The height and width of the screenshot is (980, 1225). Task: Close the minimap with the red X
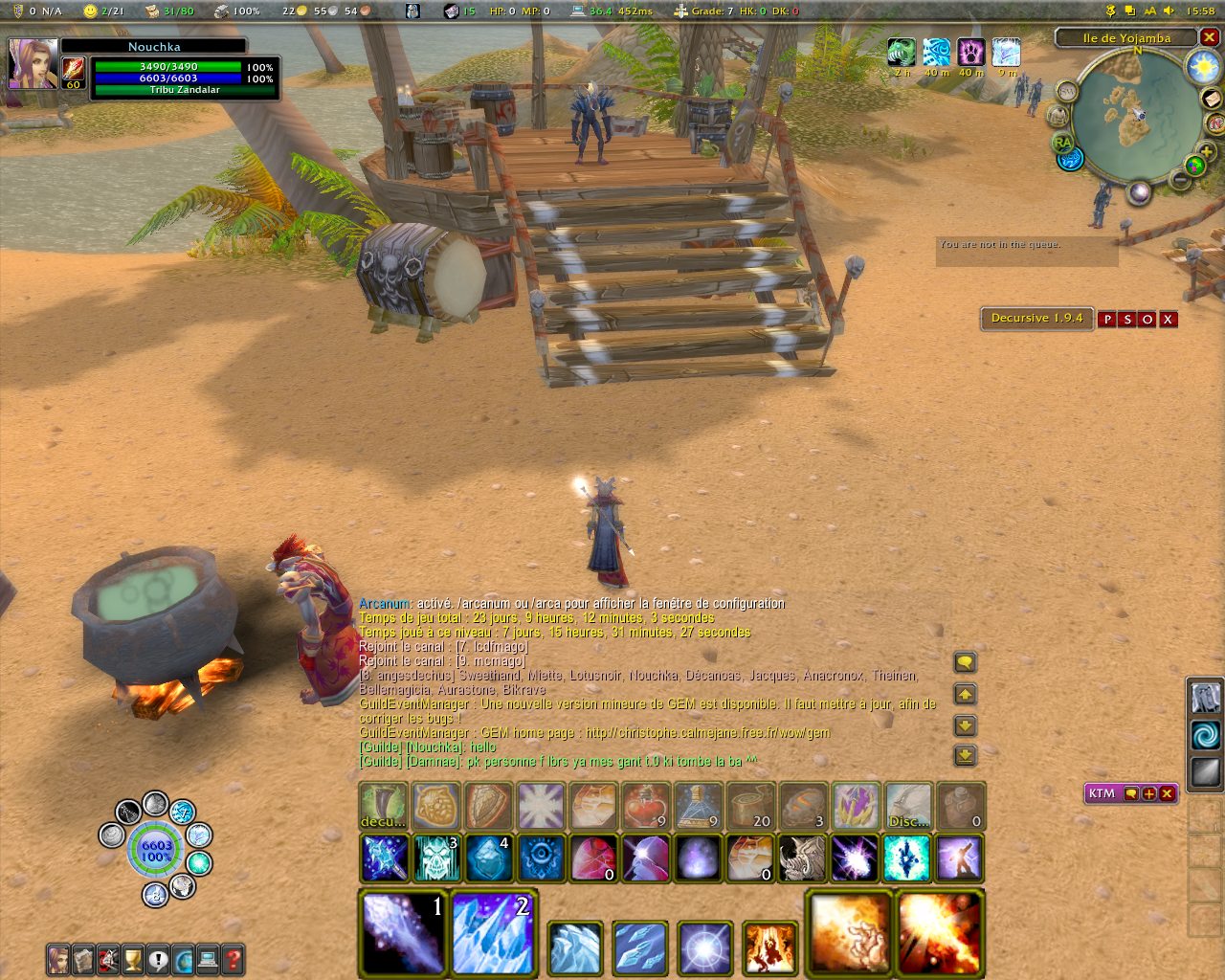click(x=1209, y=38)
